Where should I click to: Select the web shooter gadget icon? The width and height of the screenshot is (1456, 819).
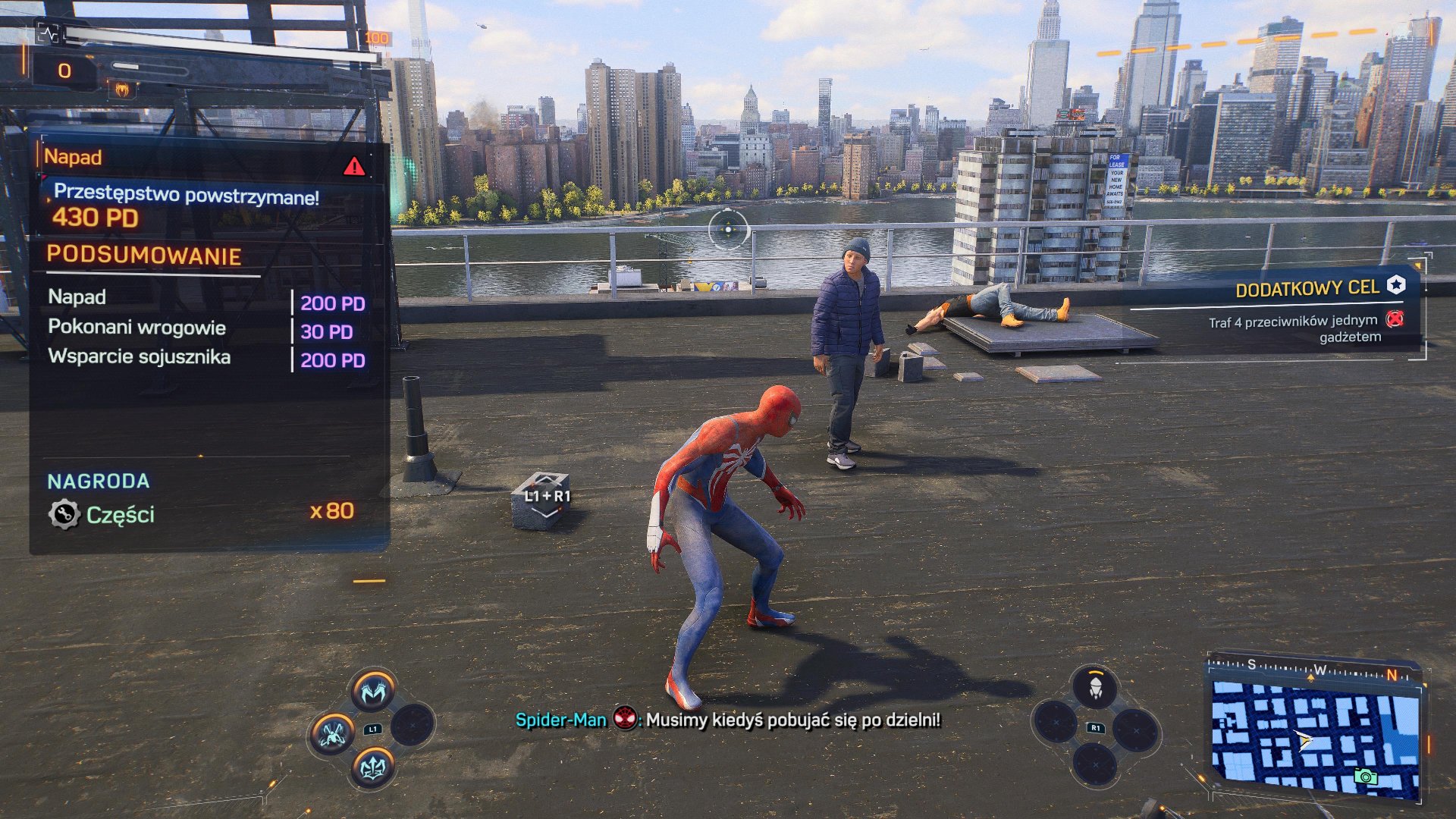1095,689
